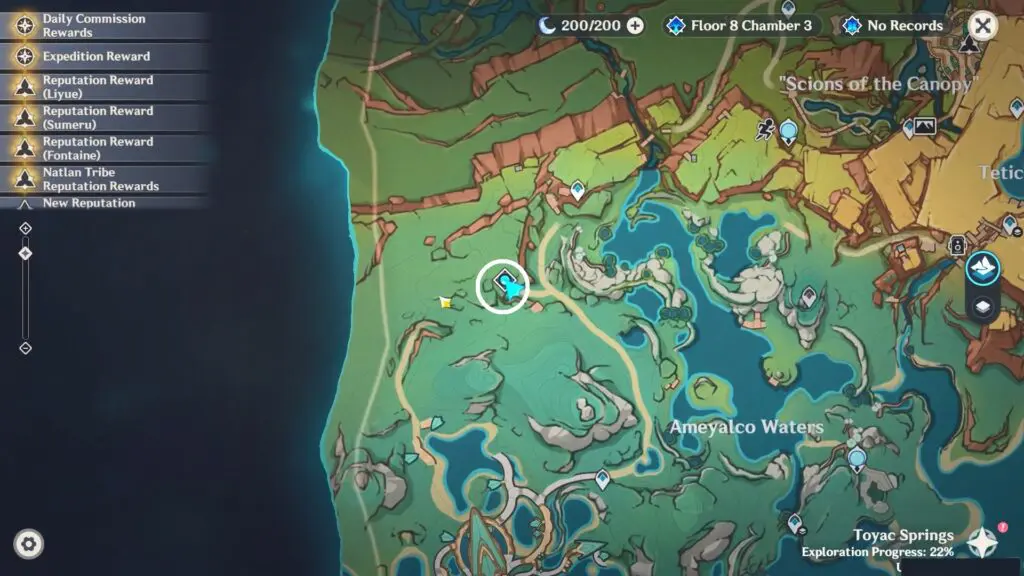
Task: Close the map with the X button
Action: 984,26
